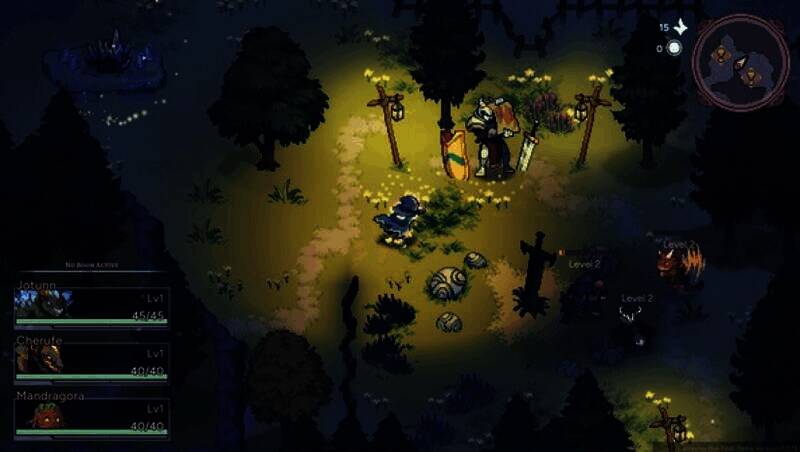The image size is (800, 452).
Task: Click the glowing orb currency icon
Action: coord(675,48)
